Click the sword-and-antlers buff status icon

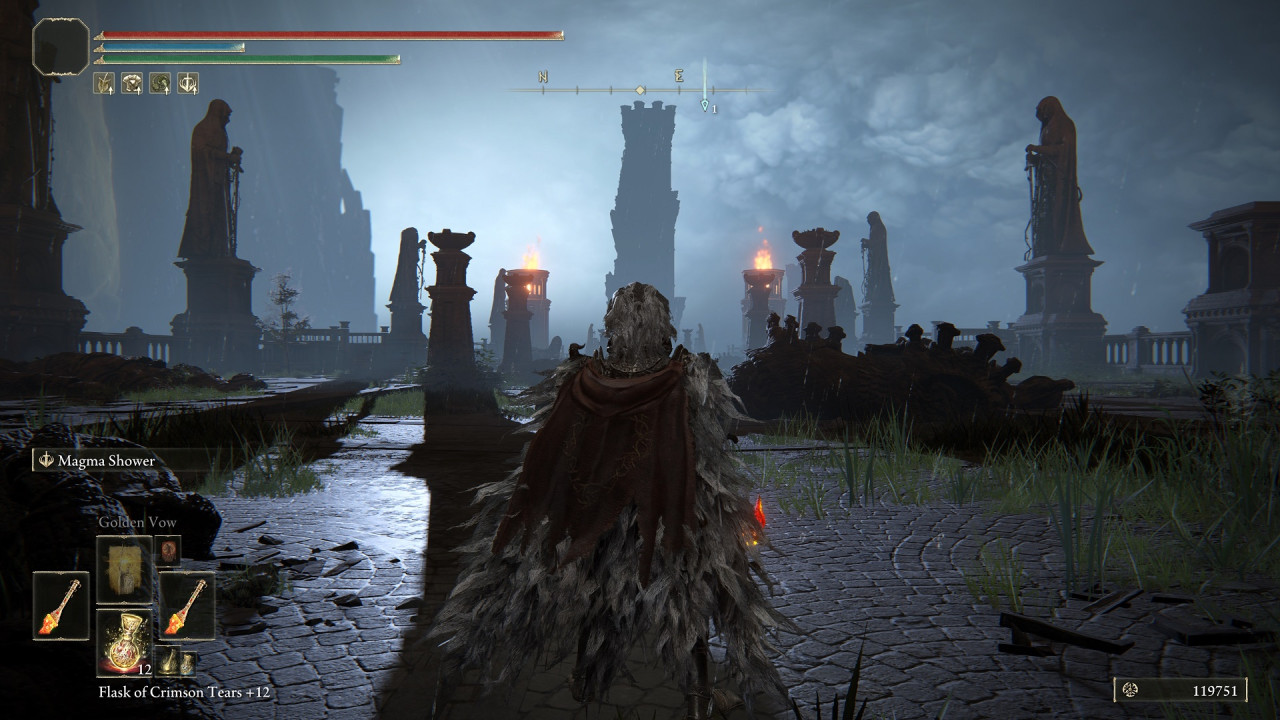[188, 83]
